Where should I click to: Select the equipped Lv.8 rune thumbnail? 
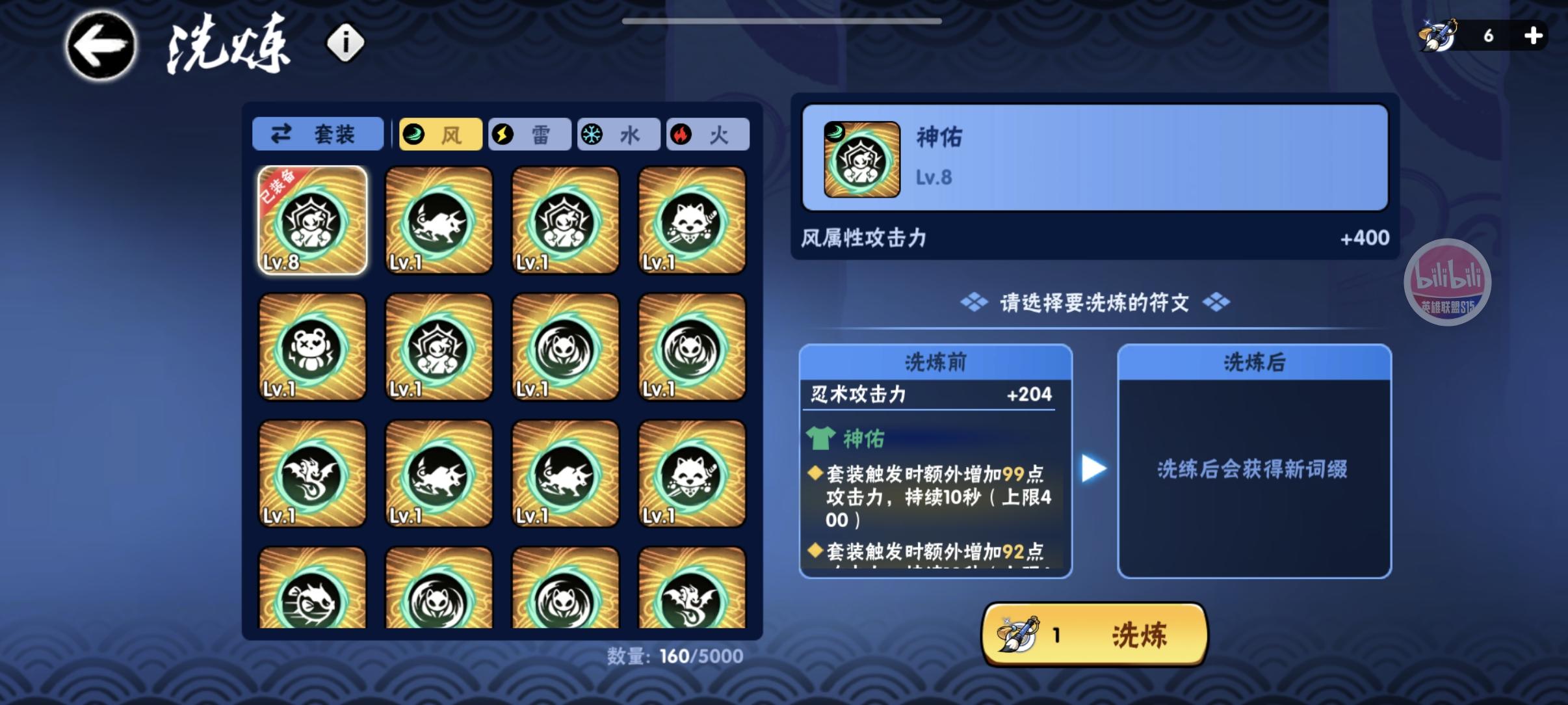pyautogui.click(x=312, y=220)
